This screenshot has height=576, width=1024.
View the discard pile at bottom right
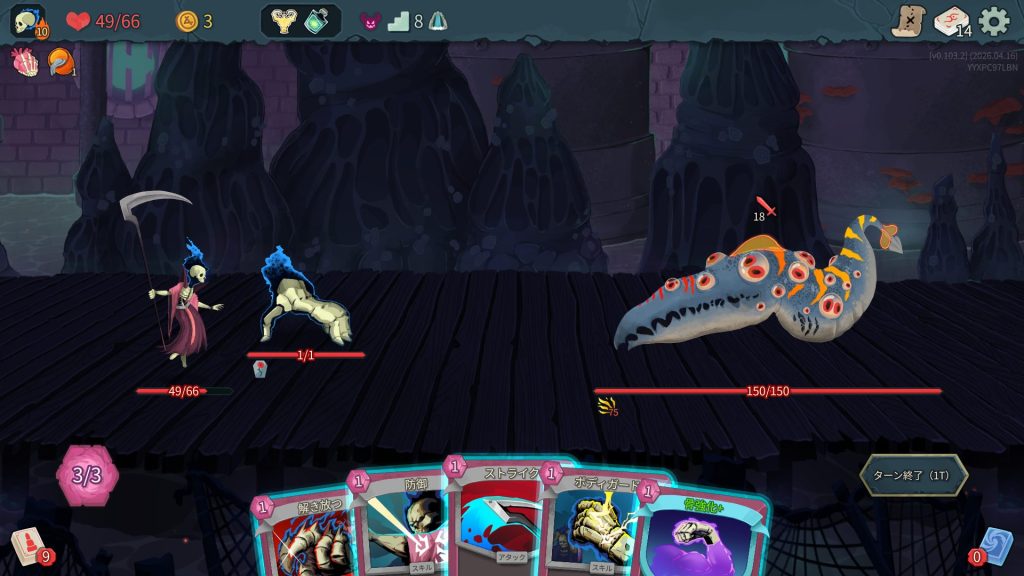[x=994, y=546]
